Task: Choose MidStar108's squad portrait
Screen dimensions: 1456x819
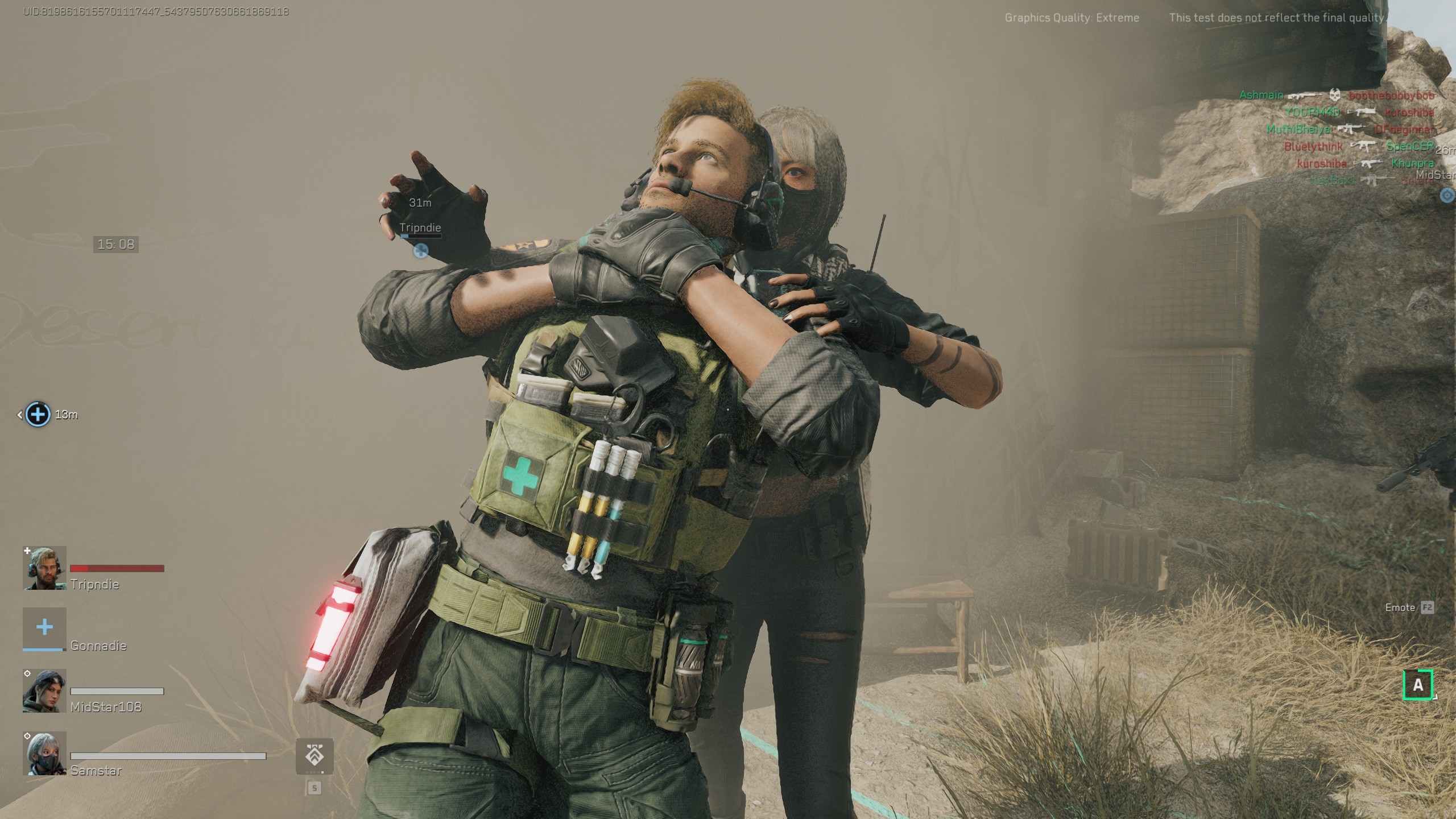Action: 44,690
